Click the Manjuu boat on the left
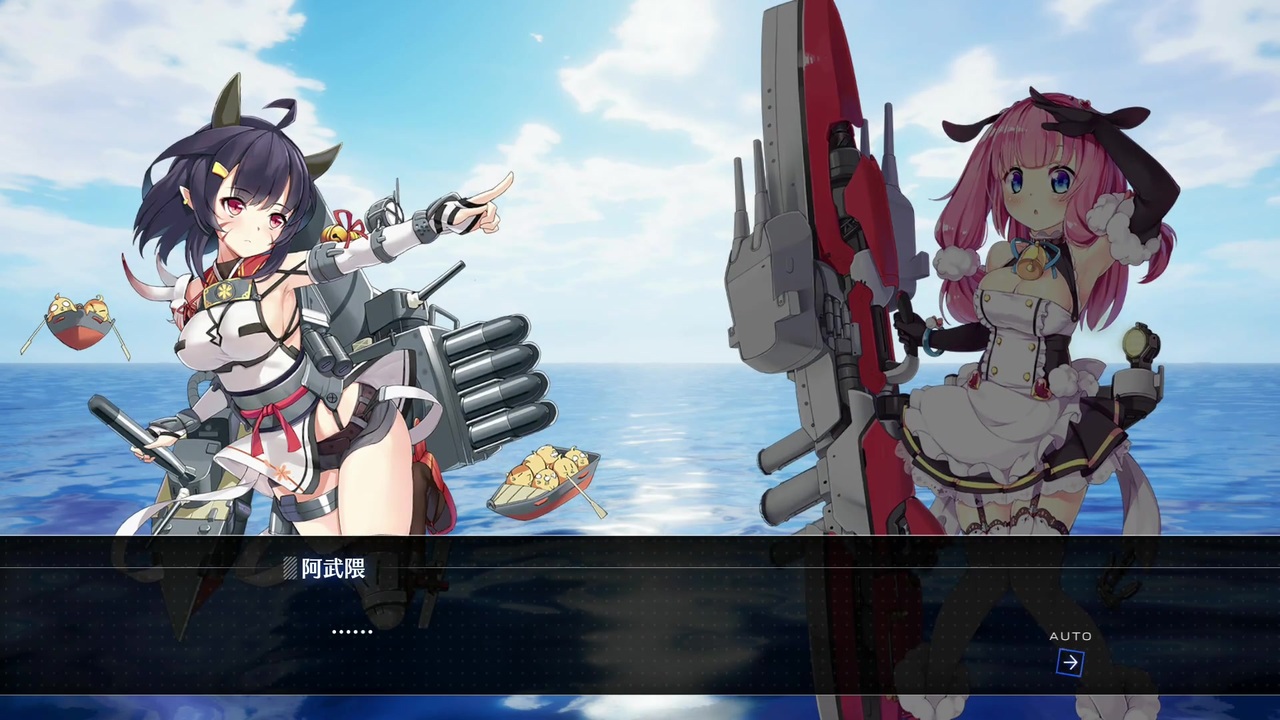This screenshot has height=720, width=1280. [80, 320]
